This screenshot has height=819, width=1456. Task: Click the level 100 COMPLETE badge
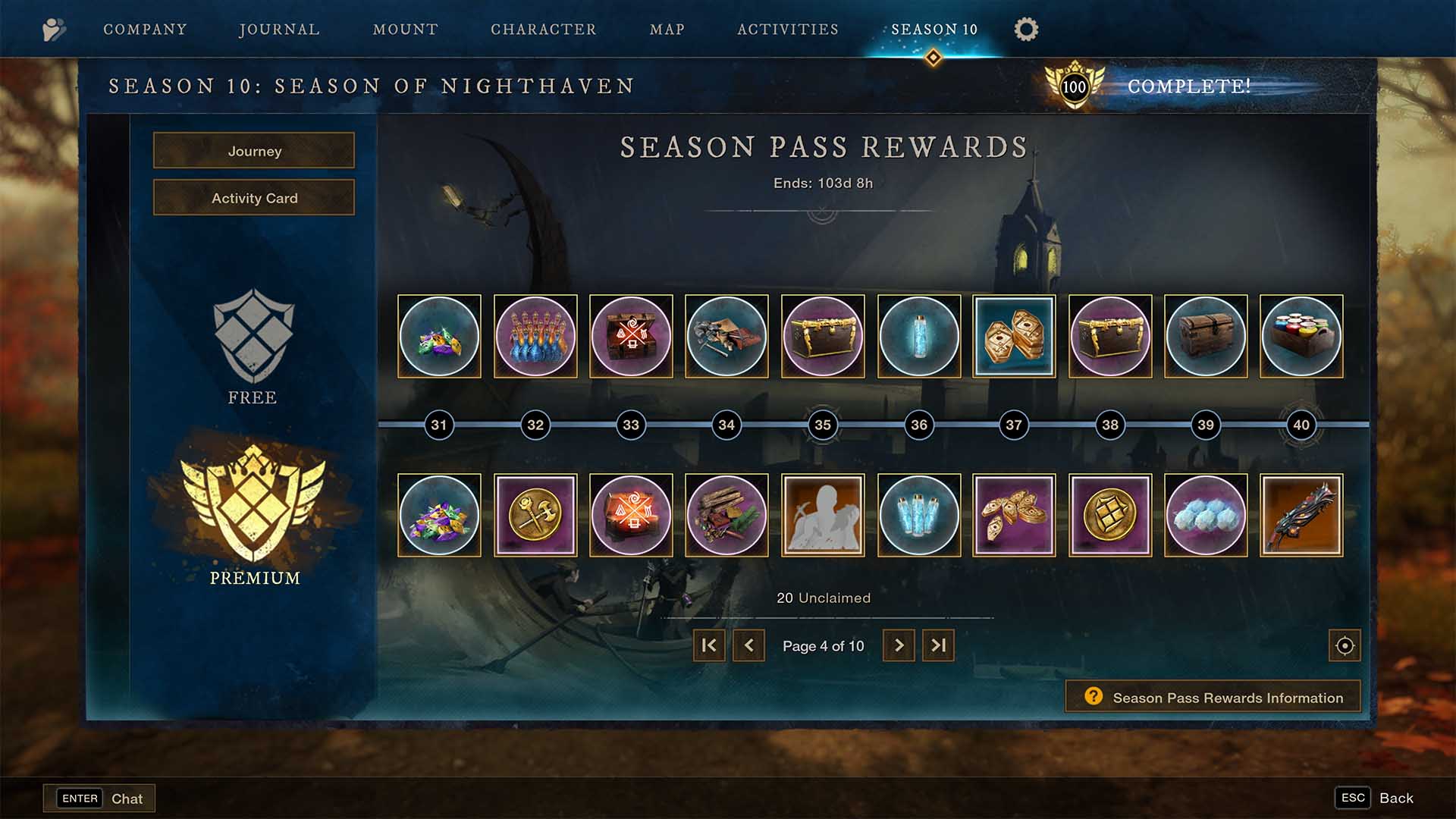1076,86
